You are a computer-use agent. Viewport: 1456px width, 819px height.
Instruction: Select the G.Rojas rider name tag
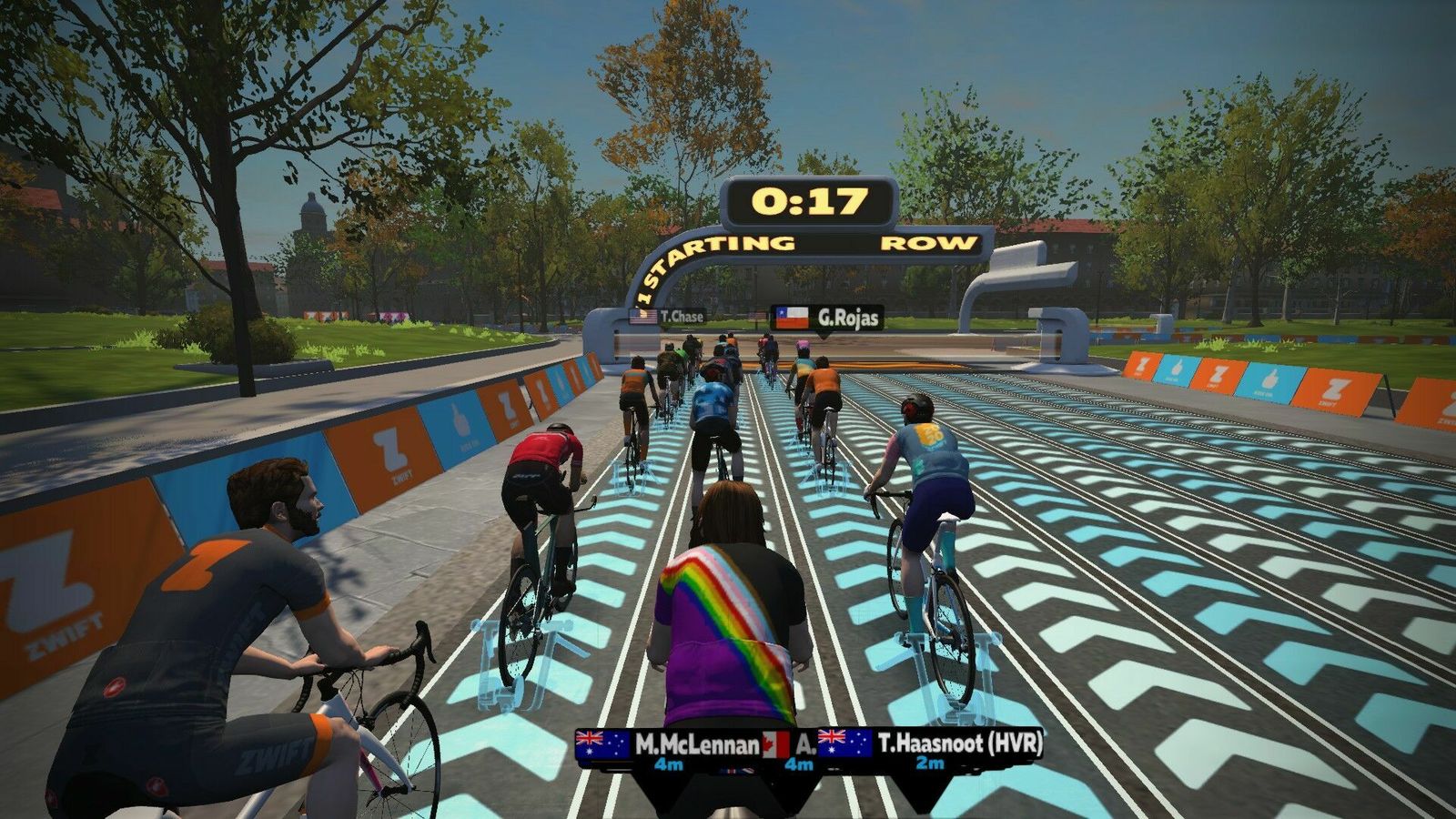[x=827, y=318]
